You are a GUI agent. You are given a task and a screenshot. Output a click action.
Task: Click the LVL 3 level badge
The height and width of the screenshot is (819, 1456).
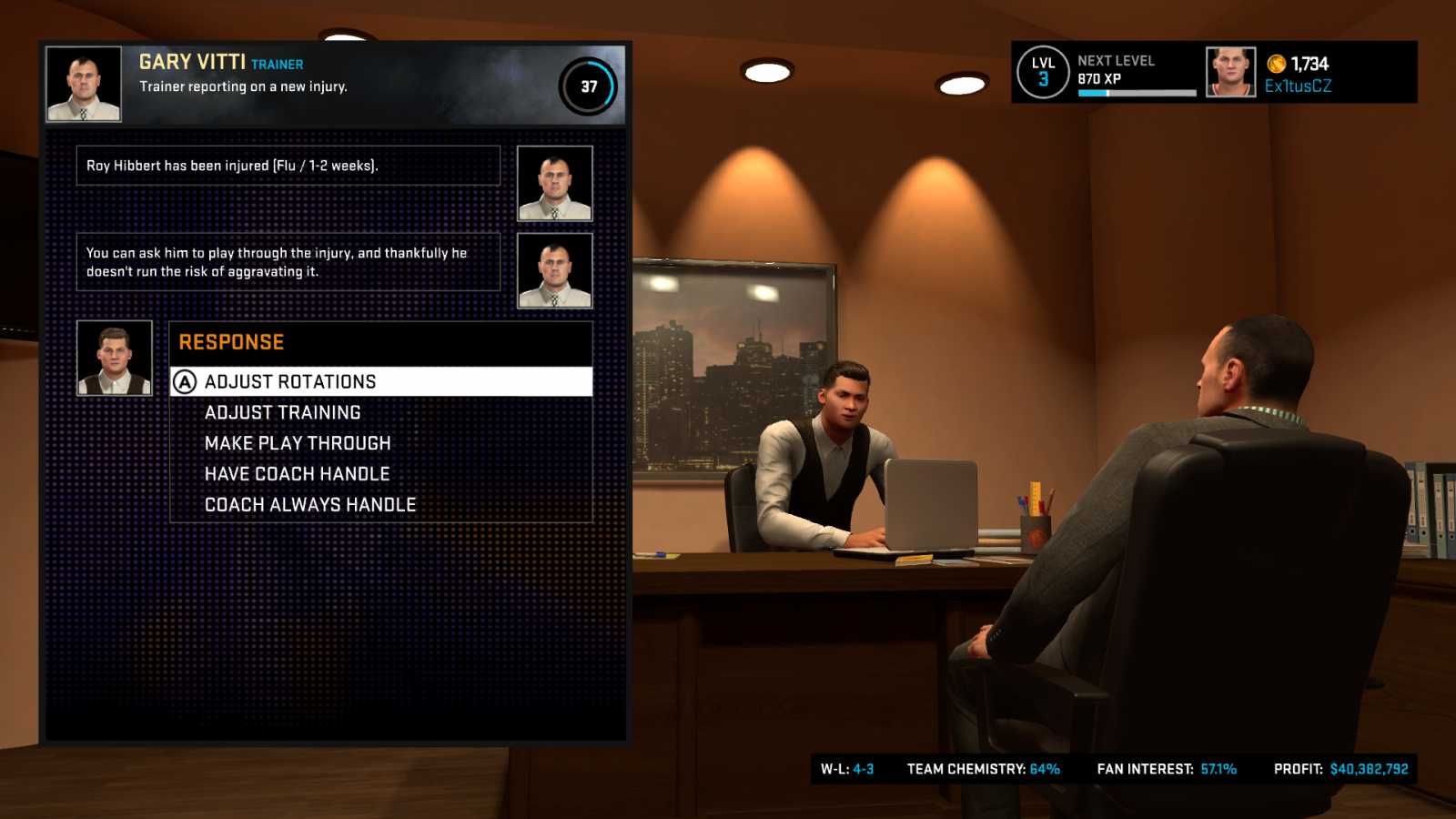[x=1043, y=71]
